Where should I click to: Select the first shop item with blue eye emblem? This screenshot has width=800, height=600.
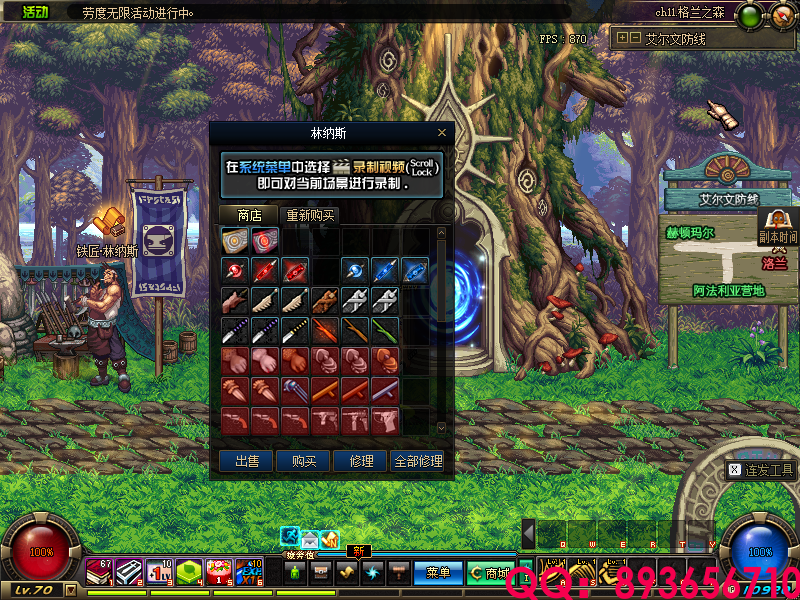(x=234, y=240)
